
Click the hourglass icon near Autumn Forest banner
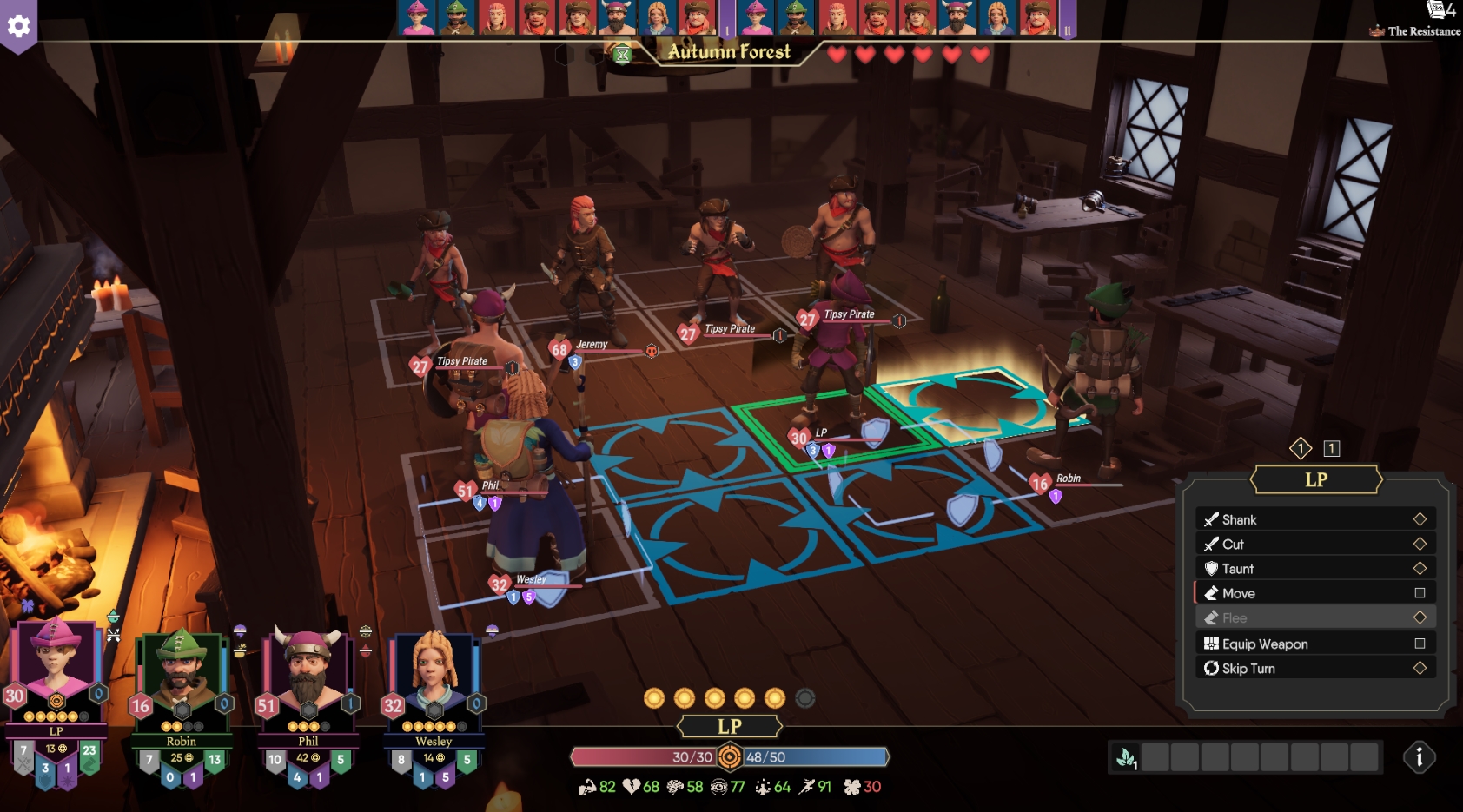point(622,54)
